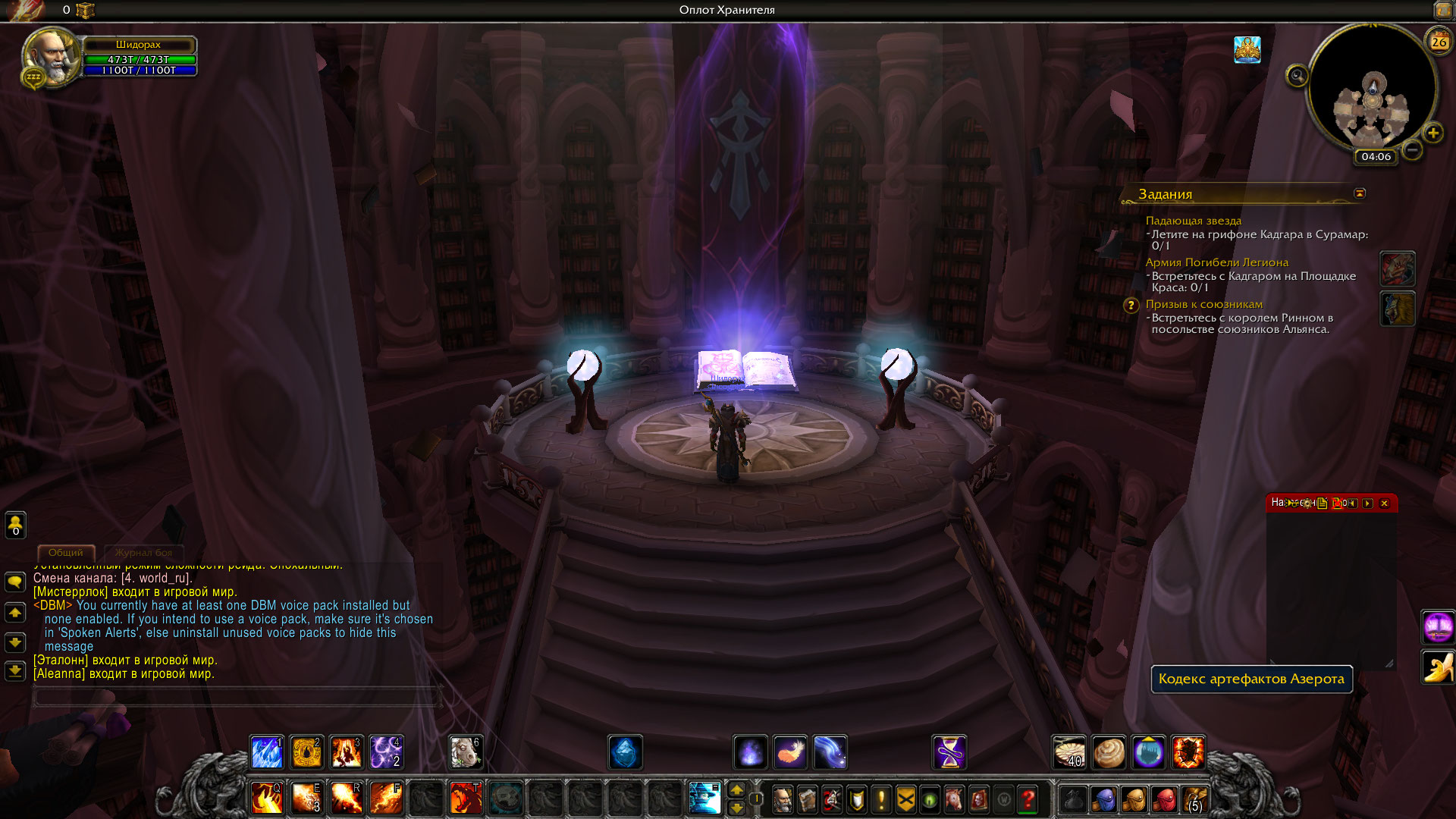Open the Общий chat tab
This screenshot has width=1456, height=819.
[66, 553]
